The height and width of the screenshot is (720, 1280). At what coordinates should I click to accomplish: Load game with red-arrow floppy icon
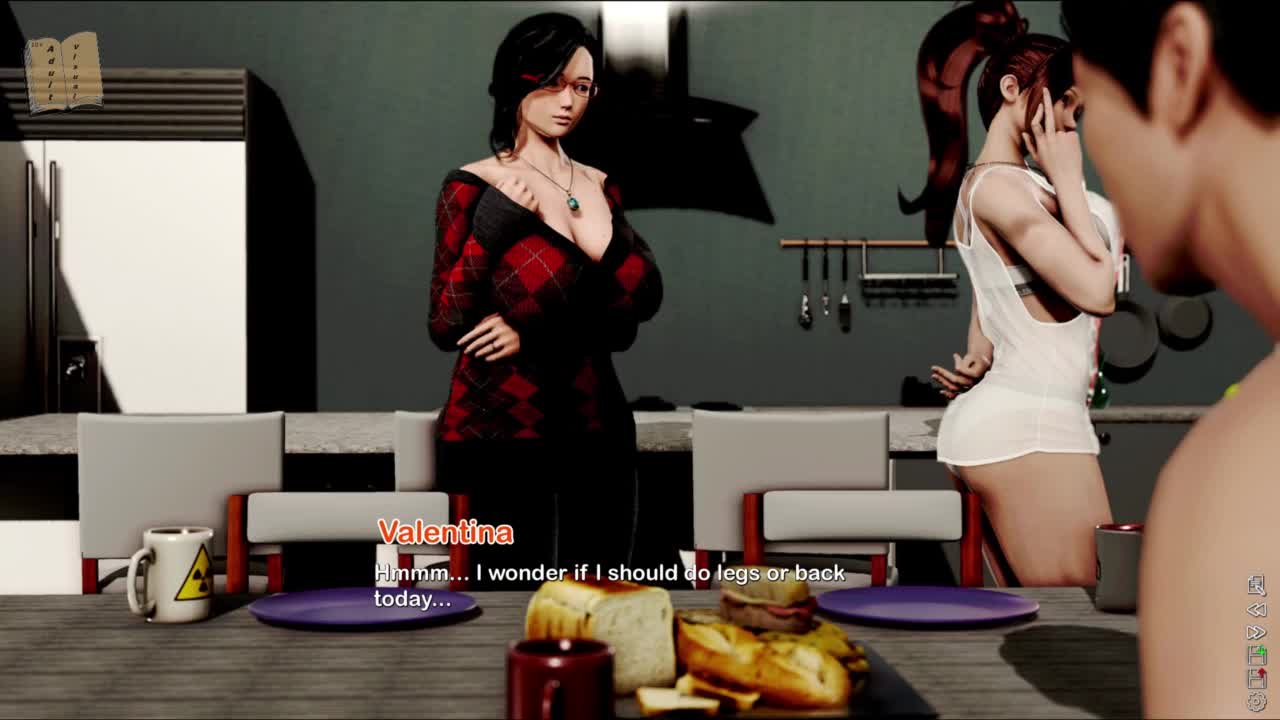tap(1257, 678)
